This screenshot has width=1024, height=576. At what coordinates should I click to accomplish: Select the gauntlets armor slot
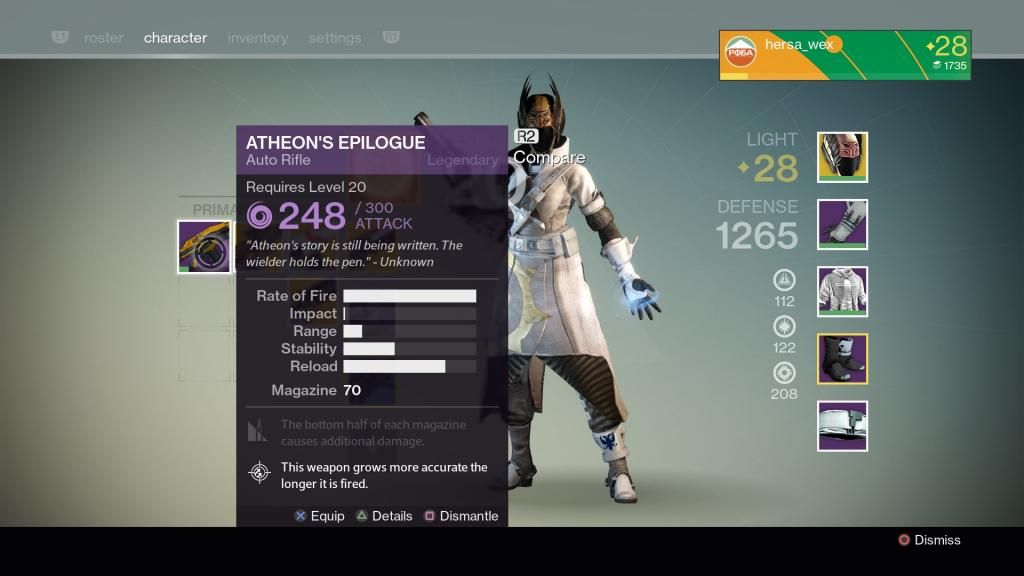842,225
